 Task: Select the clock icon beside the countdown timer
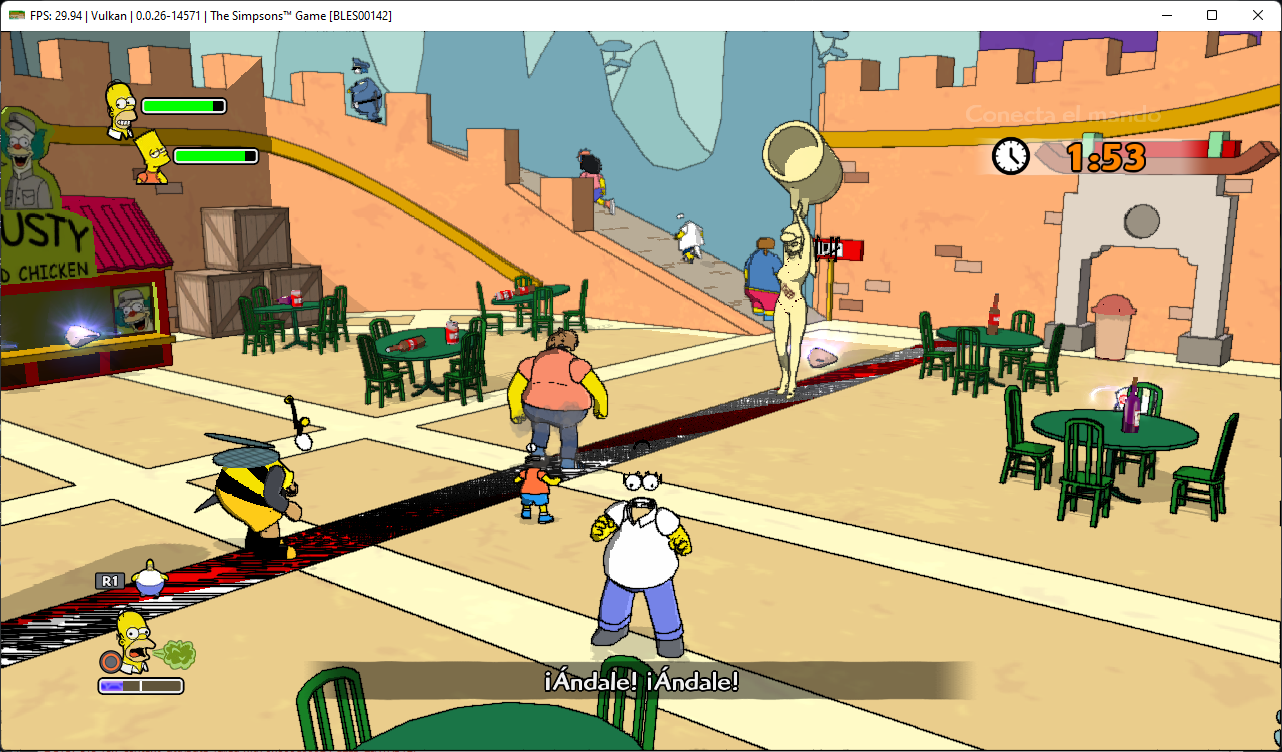click(x=1010, y=157)
